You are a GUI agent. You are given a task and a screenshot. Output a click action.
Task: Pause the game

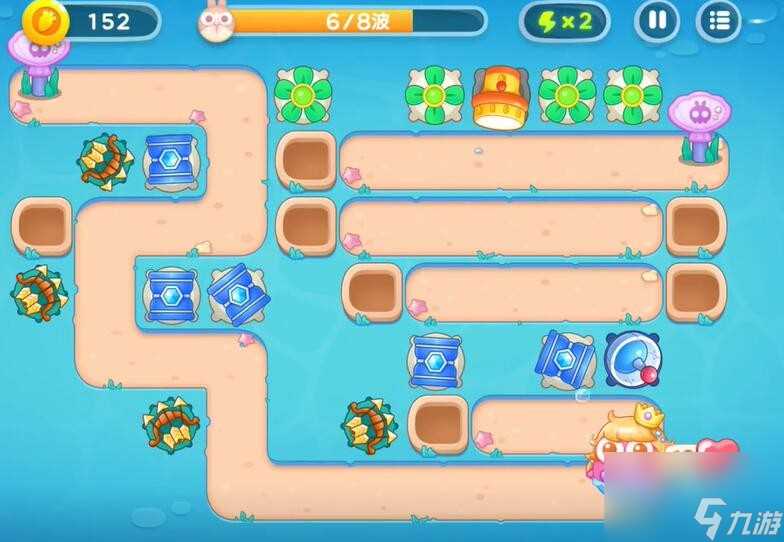(x=656, y=21)
